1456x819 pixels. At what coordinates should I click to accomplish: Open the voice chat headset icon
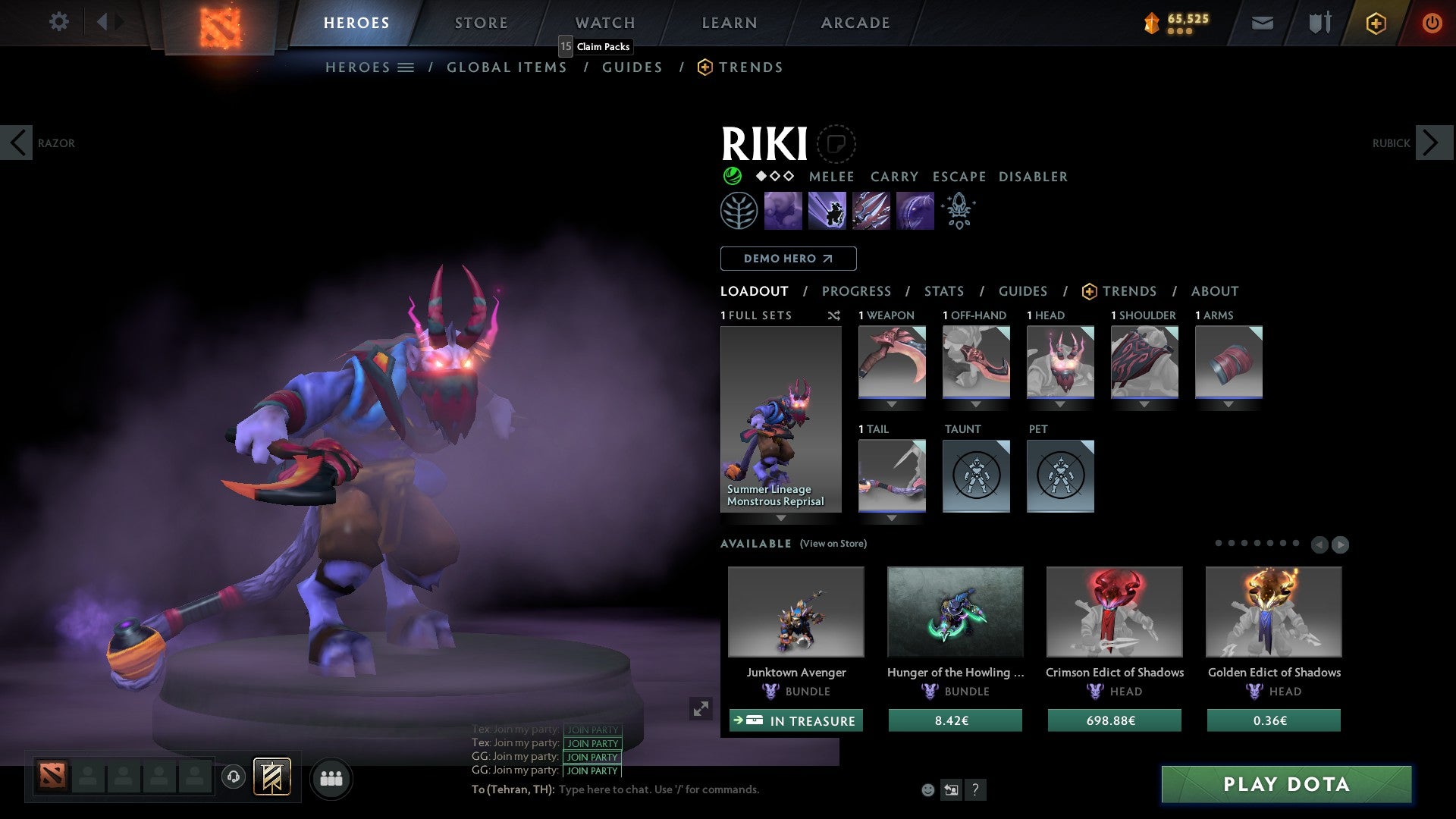coord(233,777)
